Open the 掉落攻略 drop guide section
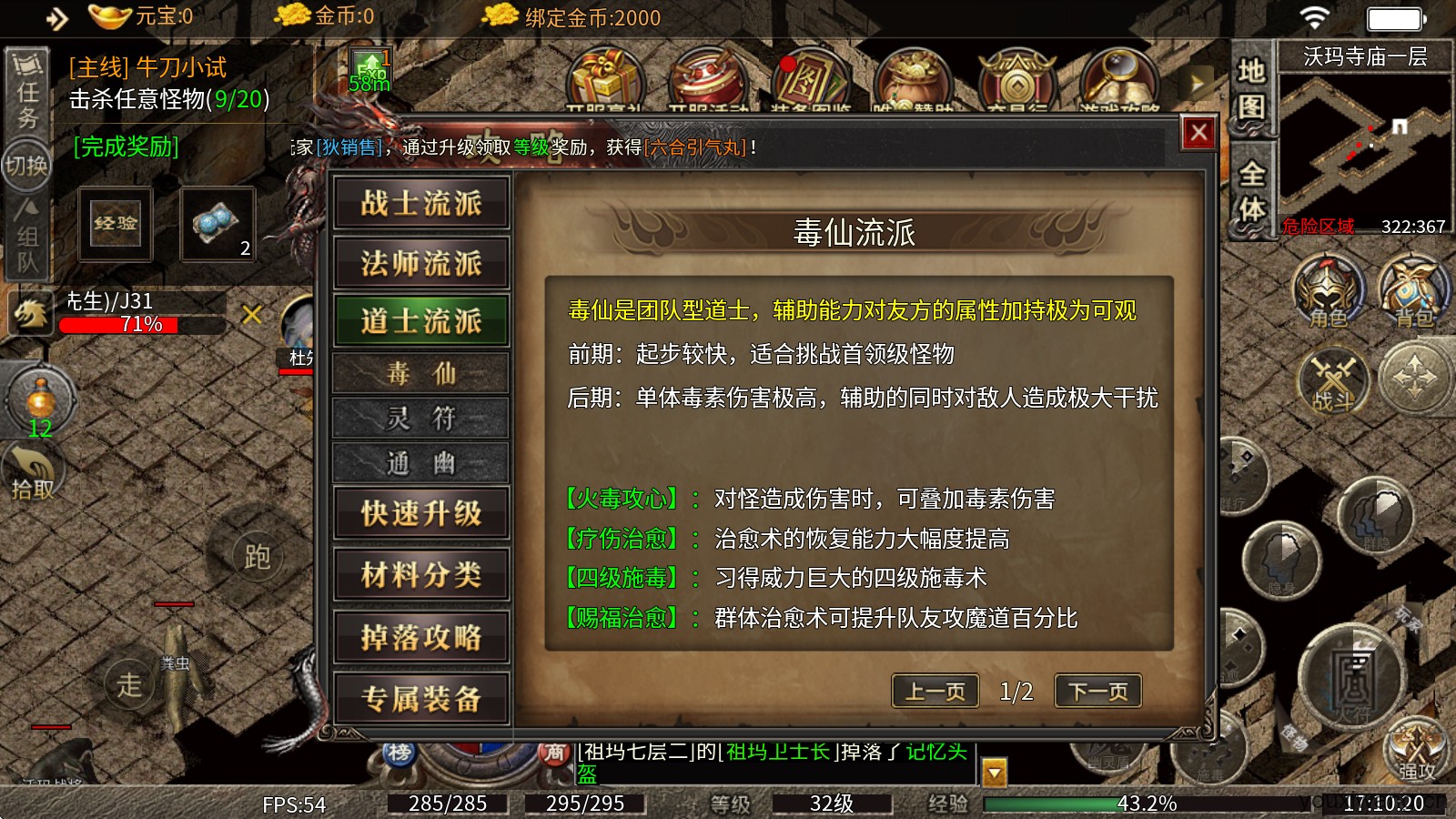The image size is (1456, 819). 421,637
